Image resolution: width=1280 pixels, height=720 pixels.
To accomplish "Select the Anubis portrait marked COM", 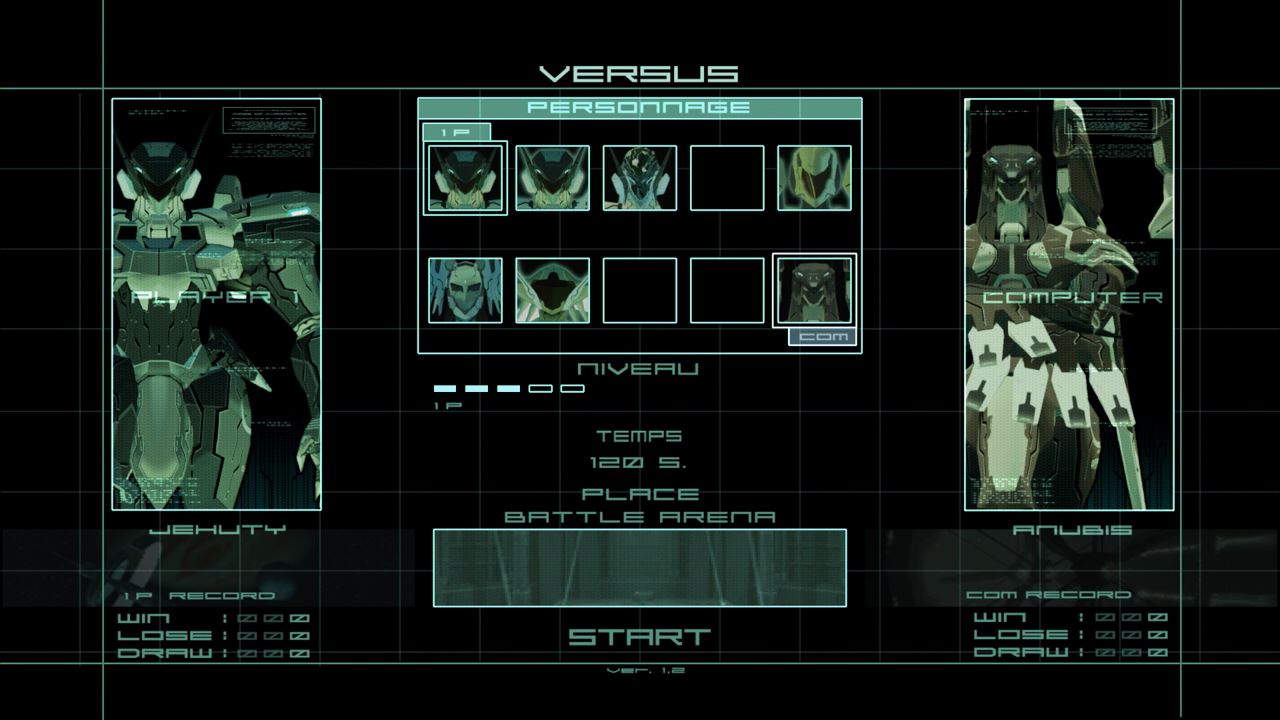I will point(814,290).
